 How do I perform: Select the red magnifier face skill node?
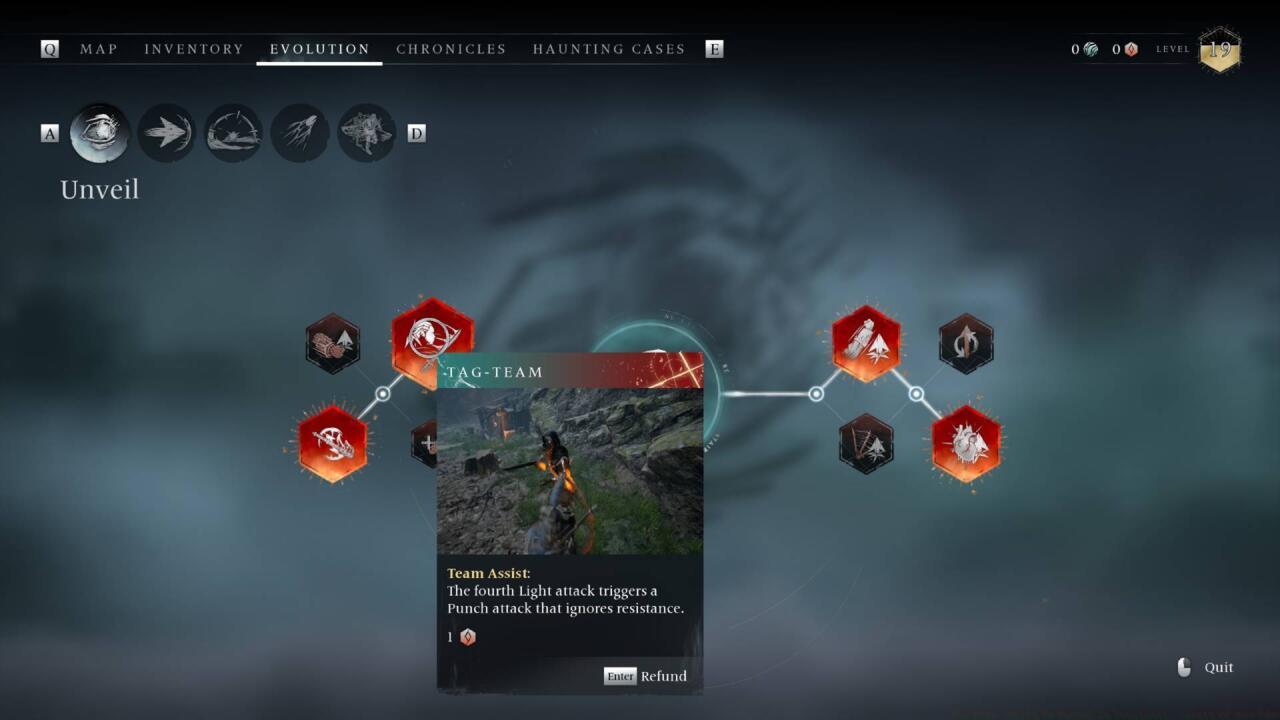[431, 333]
